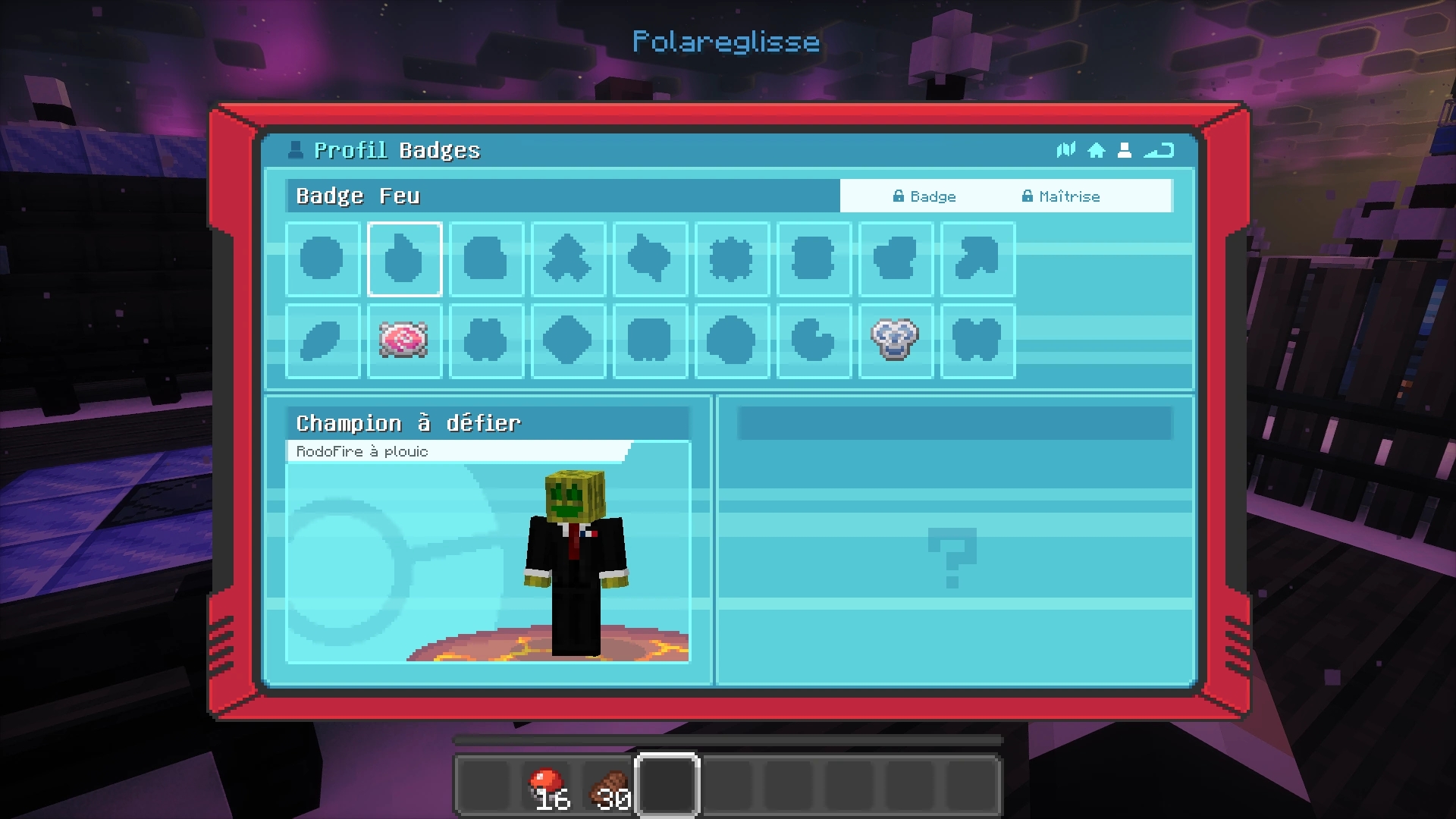
Task: Open the profile person icon
Action: [1125, 150]
